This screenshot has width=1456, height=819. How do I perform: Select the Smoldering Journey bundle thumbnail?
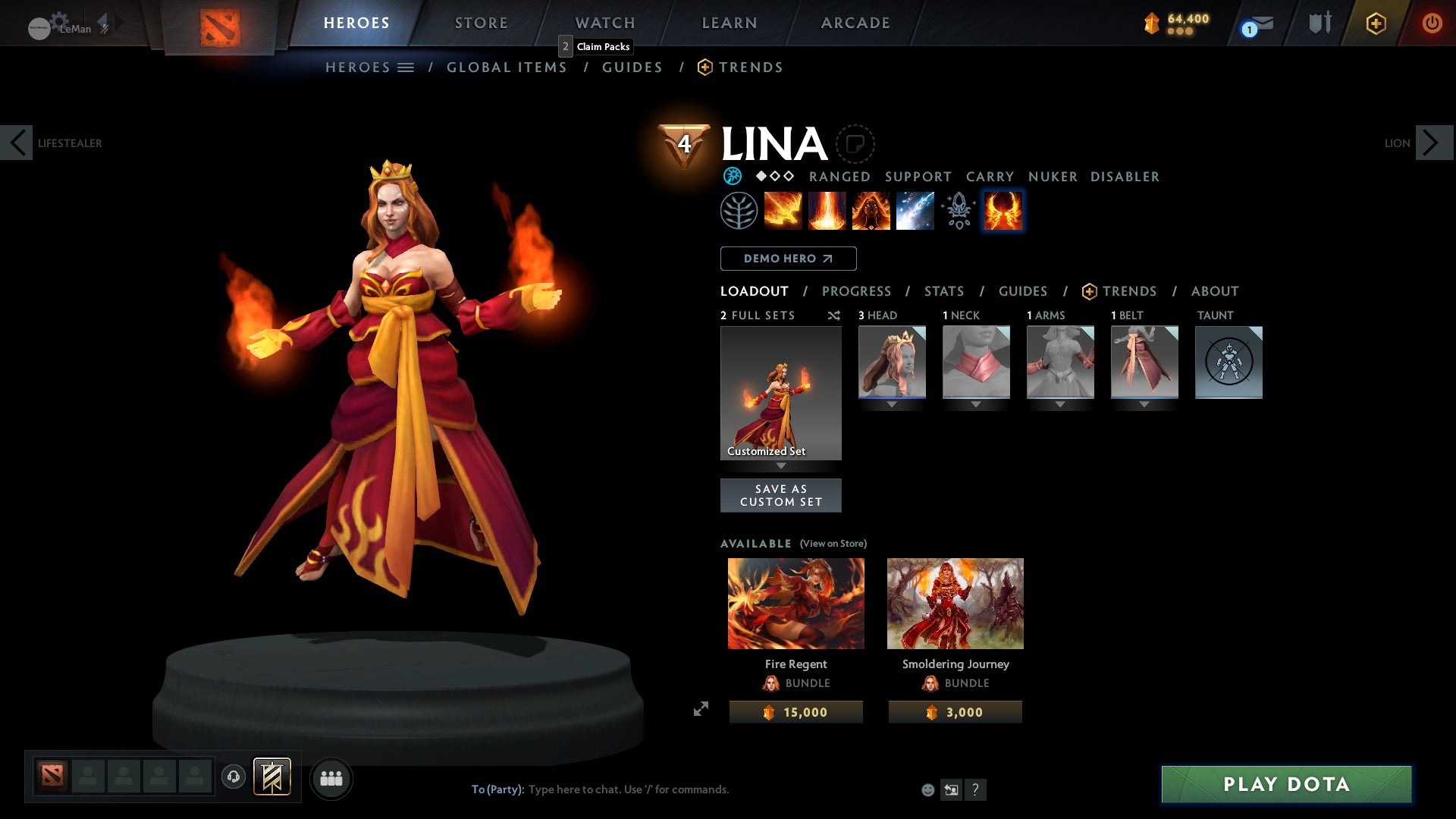955,603
